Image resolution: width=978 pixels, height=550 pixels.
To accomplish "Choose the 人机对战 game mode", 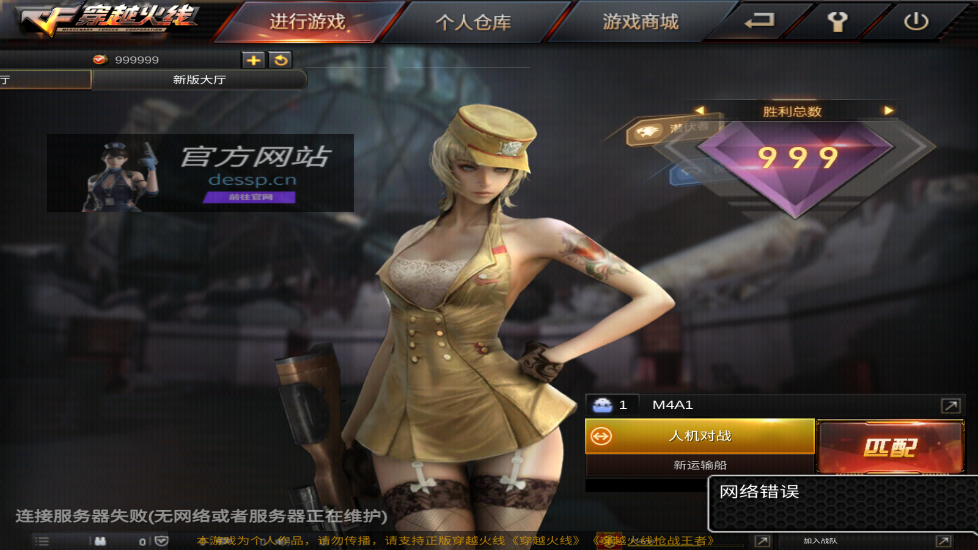I will click(x=700, y=436).
